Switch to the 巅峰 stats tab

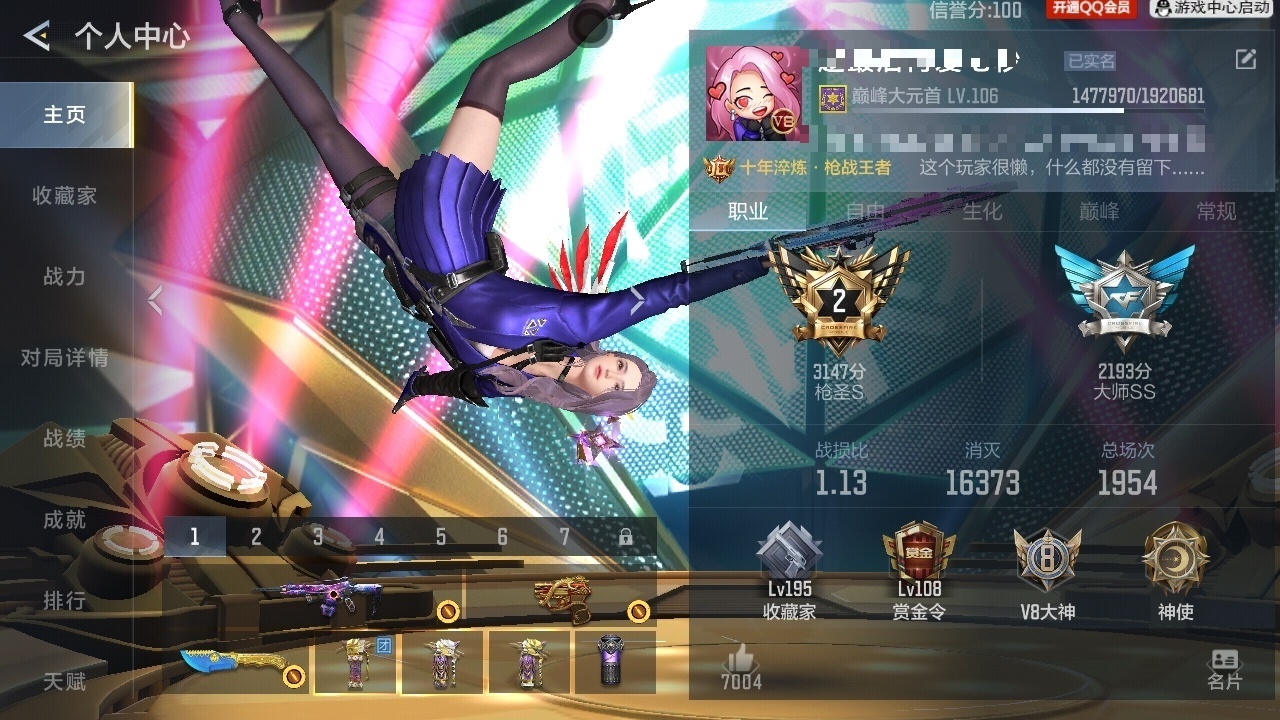[x=1099, y=211]
